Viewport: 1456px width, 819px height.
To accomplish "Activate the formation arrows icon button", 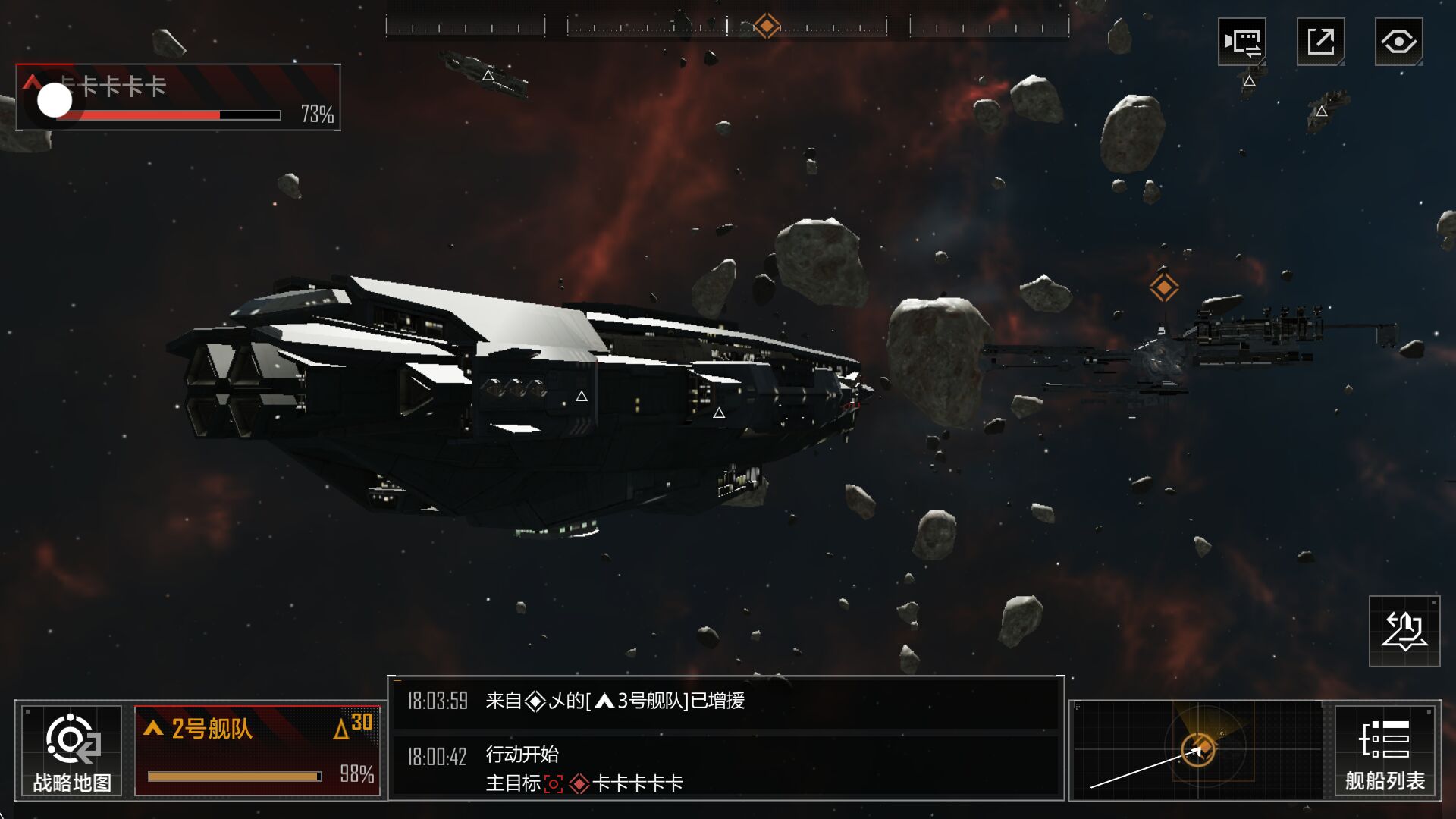I will tap(1404, 631).
